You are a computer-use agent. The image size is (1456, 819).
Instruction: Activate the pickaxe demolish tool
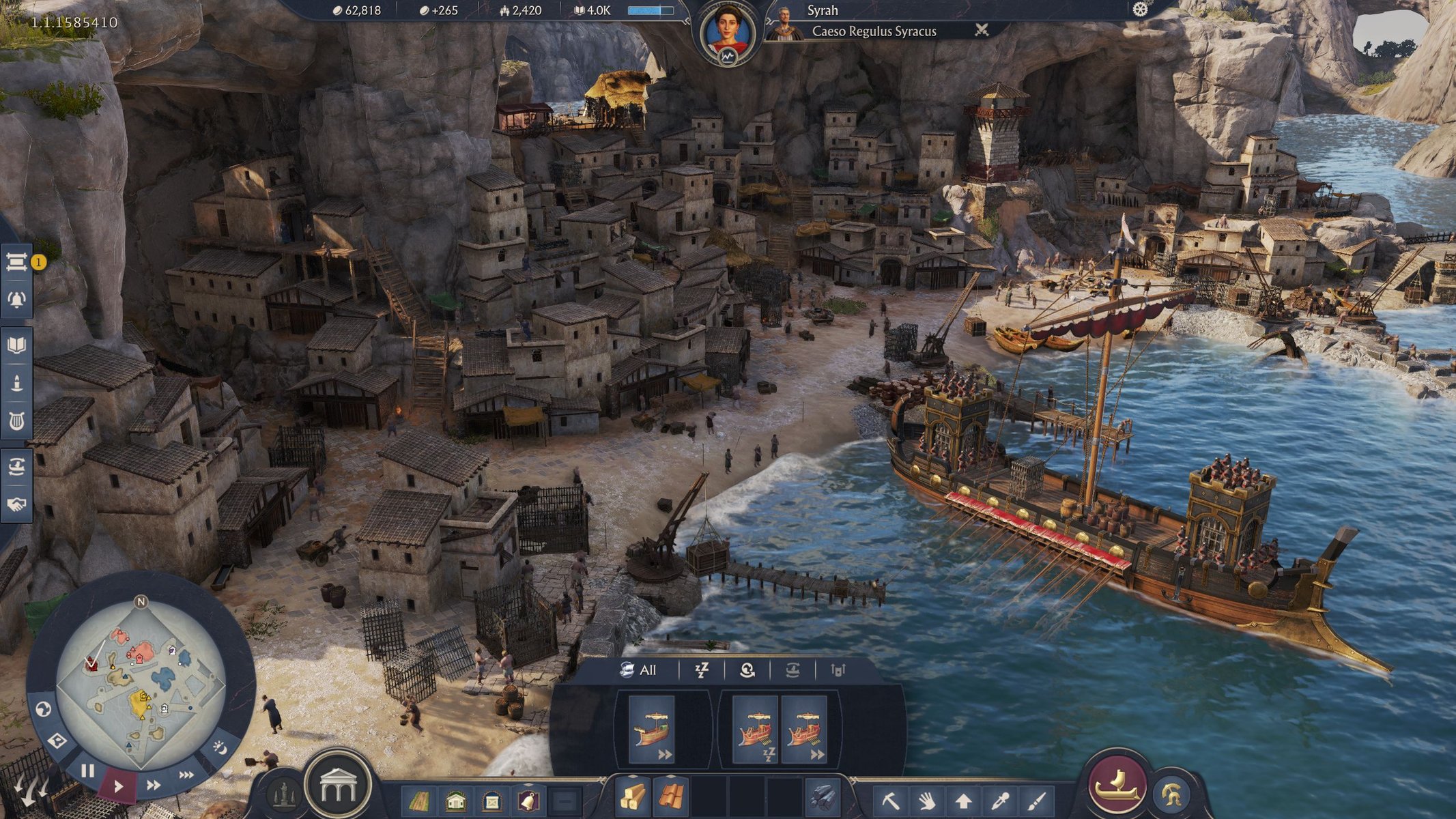coord(890,799)
